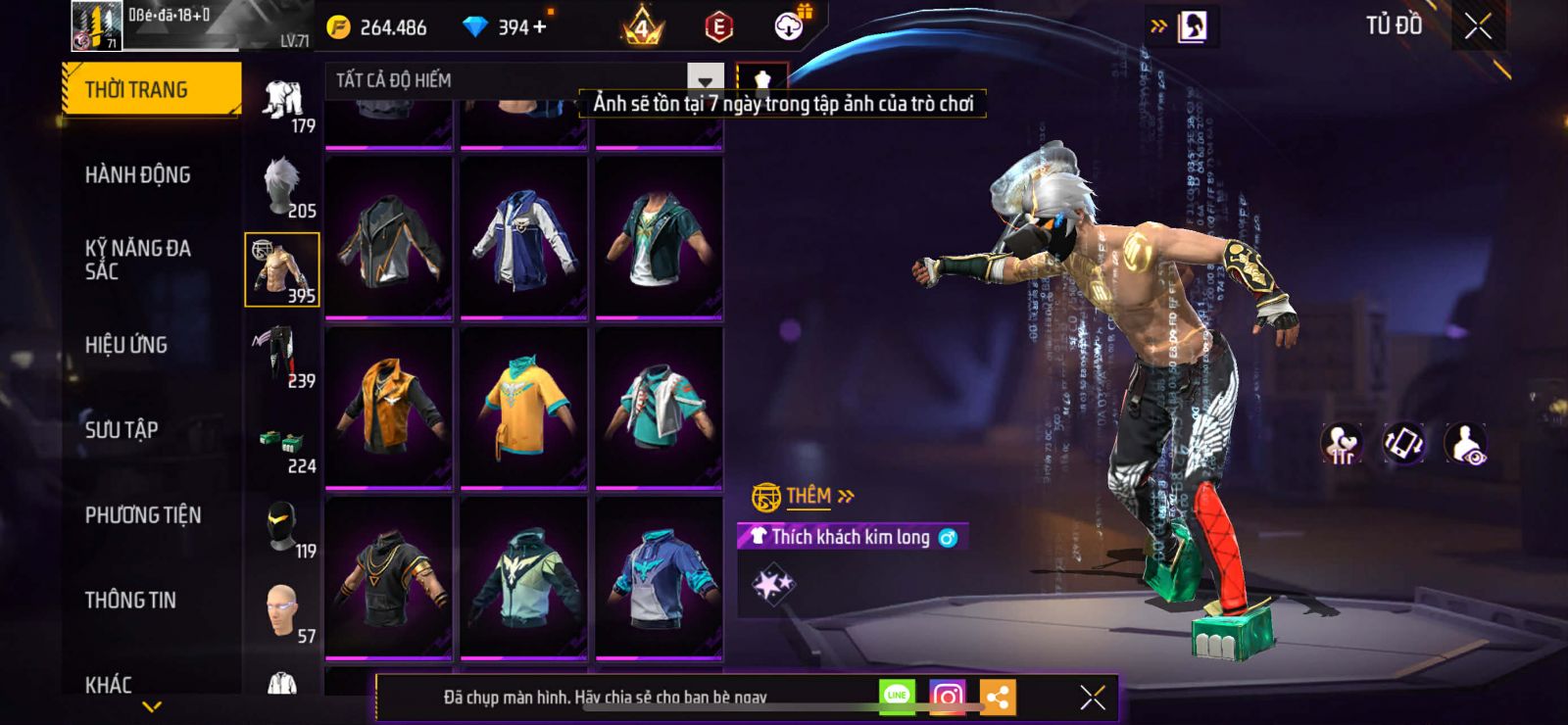Select the mask category with 119 items

tap(283, 528)
